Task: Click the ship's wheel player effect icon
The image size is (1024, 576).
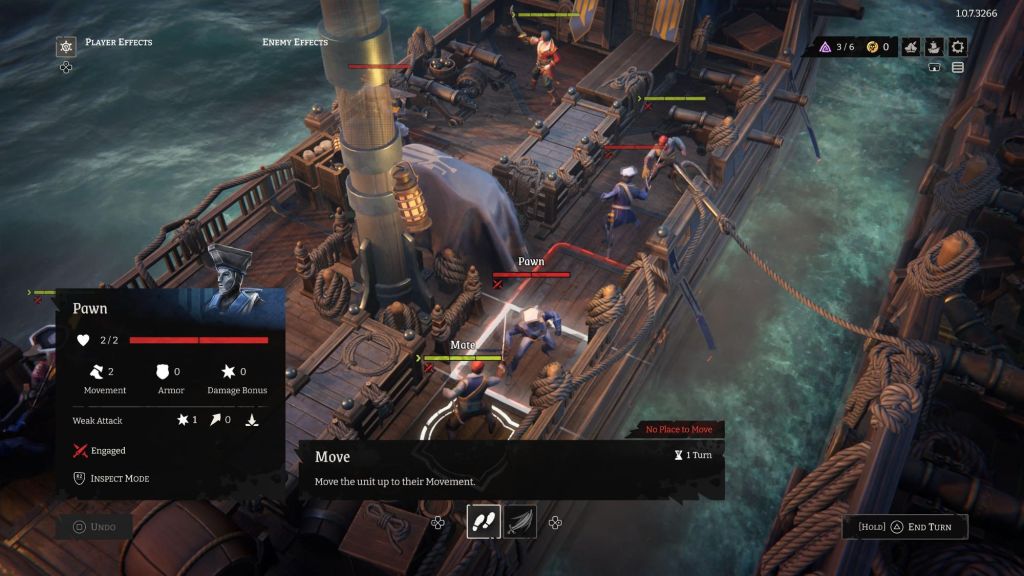Action: tap(66, 46)
